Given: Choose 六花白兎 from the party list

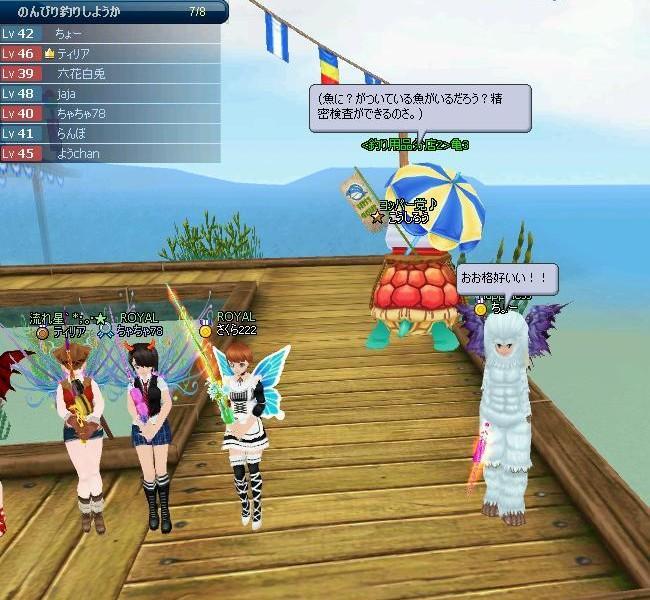Looking at the screenshot, I should [x=110, y=74].
